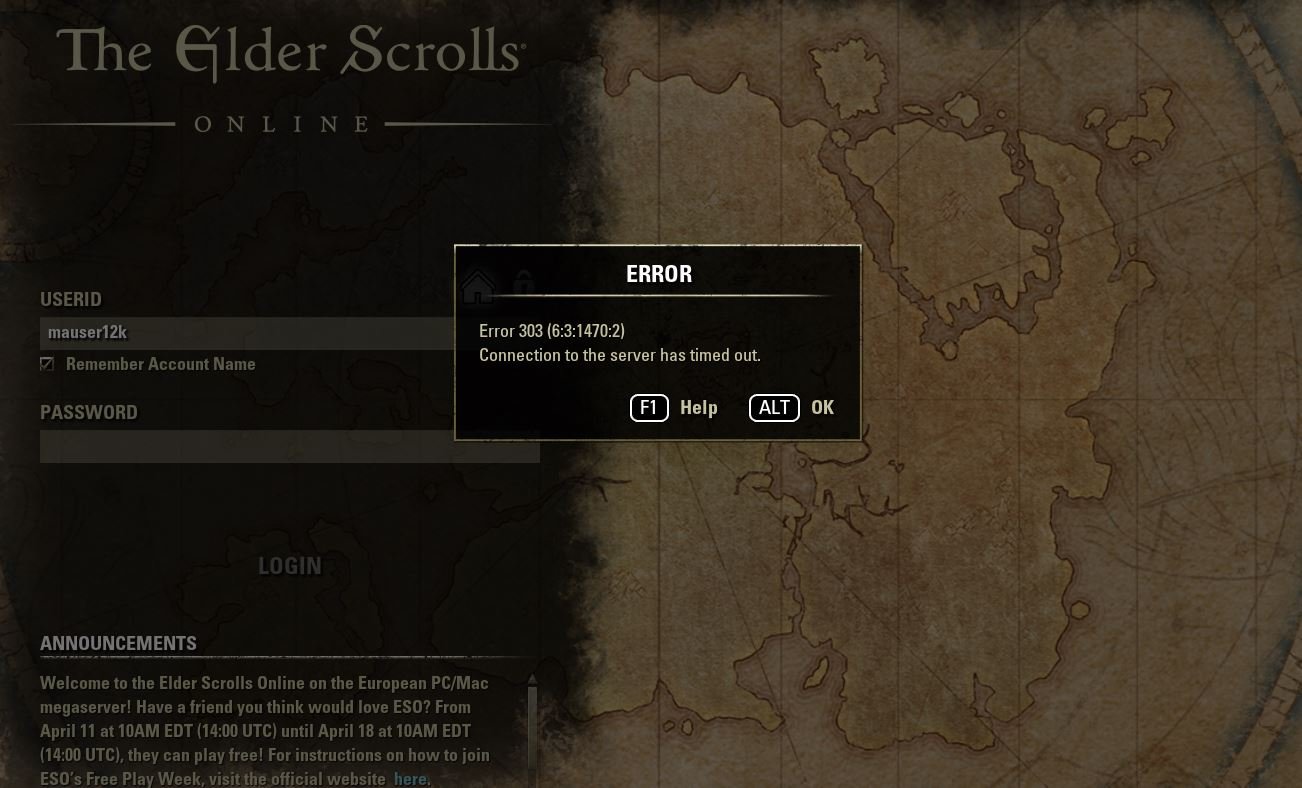This screenshot has height=788, width=1302.
Task: Click the ERROR dialog title
Action: pos(658,273)
